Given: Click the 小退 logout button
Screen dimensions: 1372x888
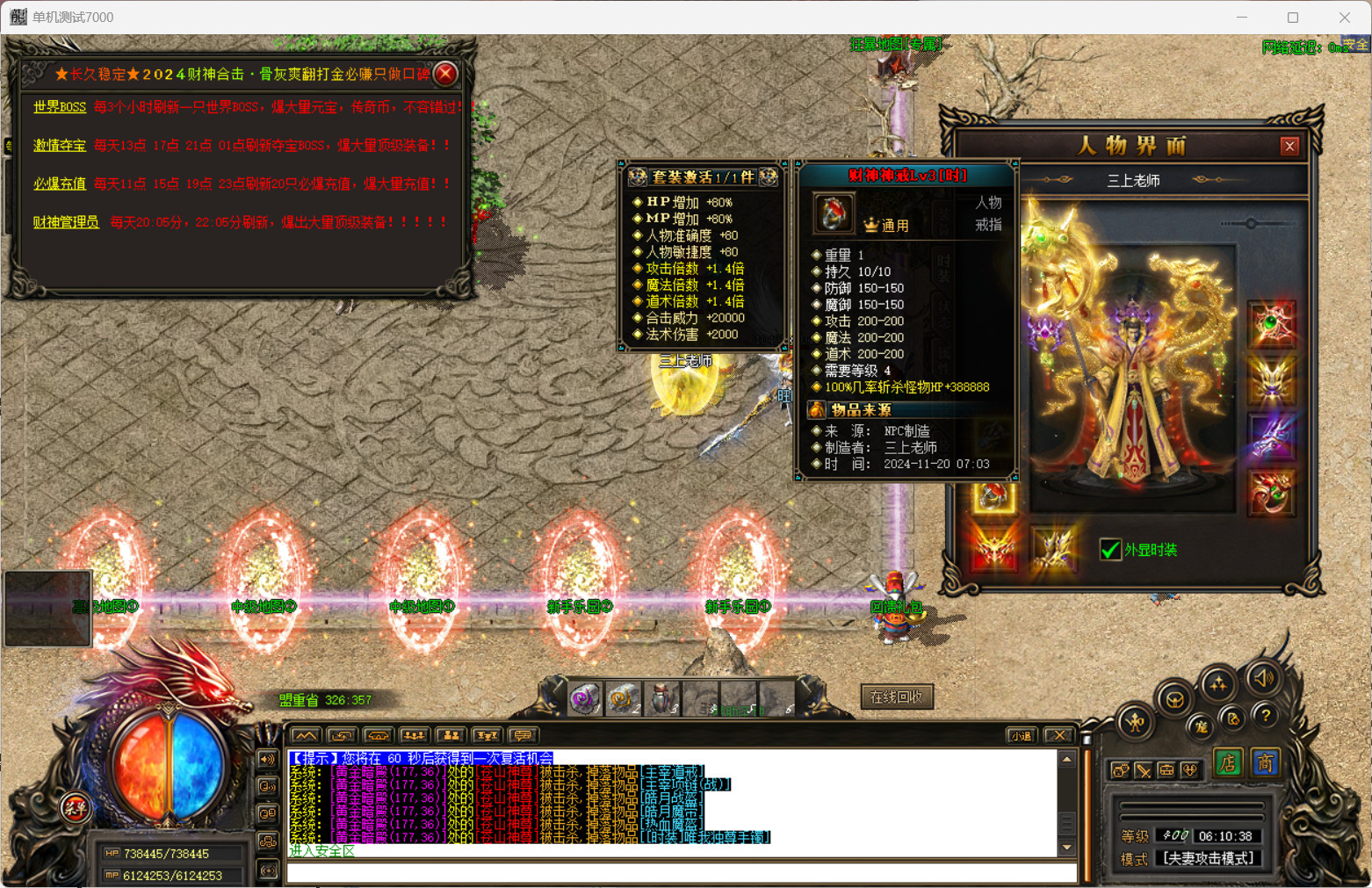Looking at the screenshot, I should [x=1021, y=736].
